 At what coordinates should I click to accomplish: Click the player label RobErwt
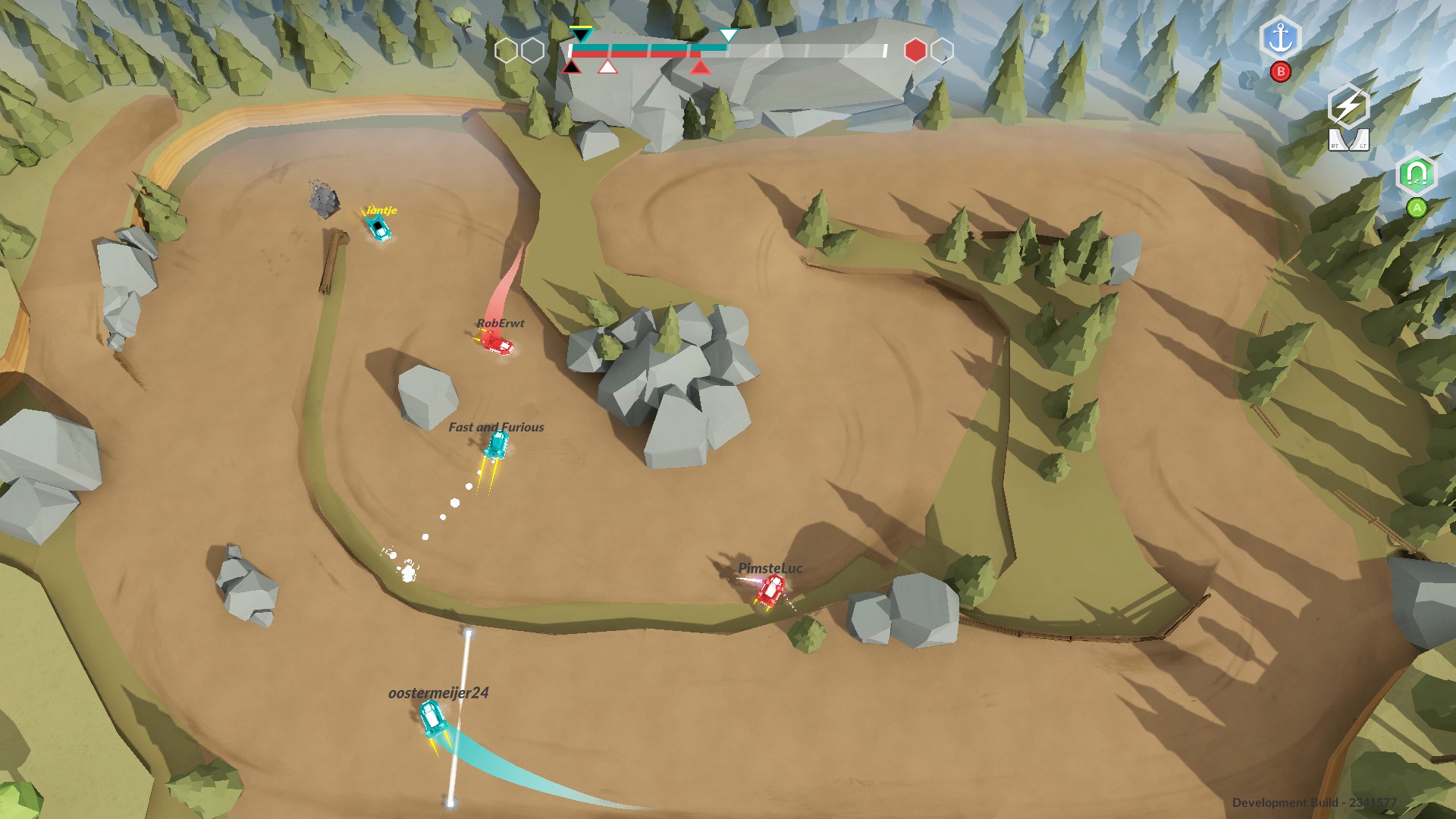click(502, 323)
